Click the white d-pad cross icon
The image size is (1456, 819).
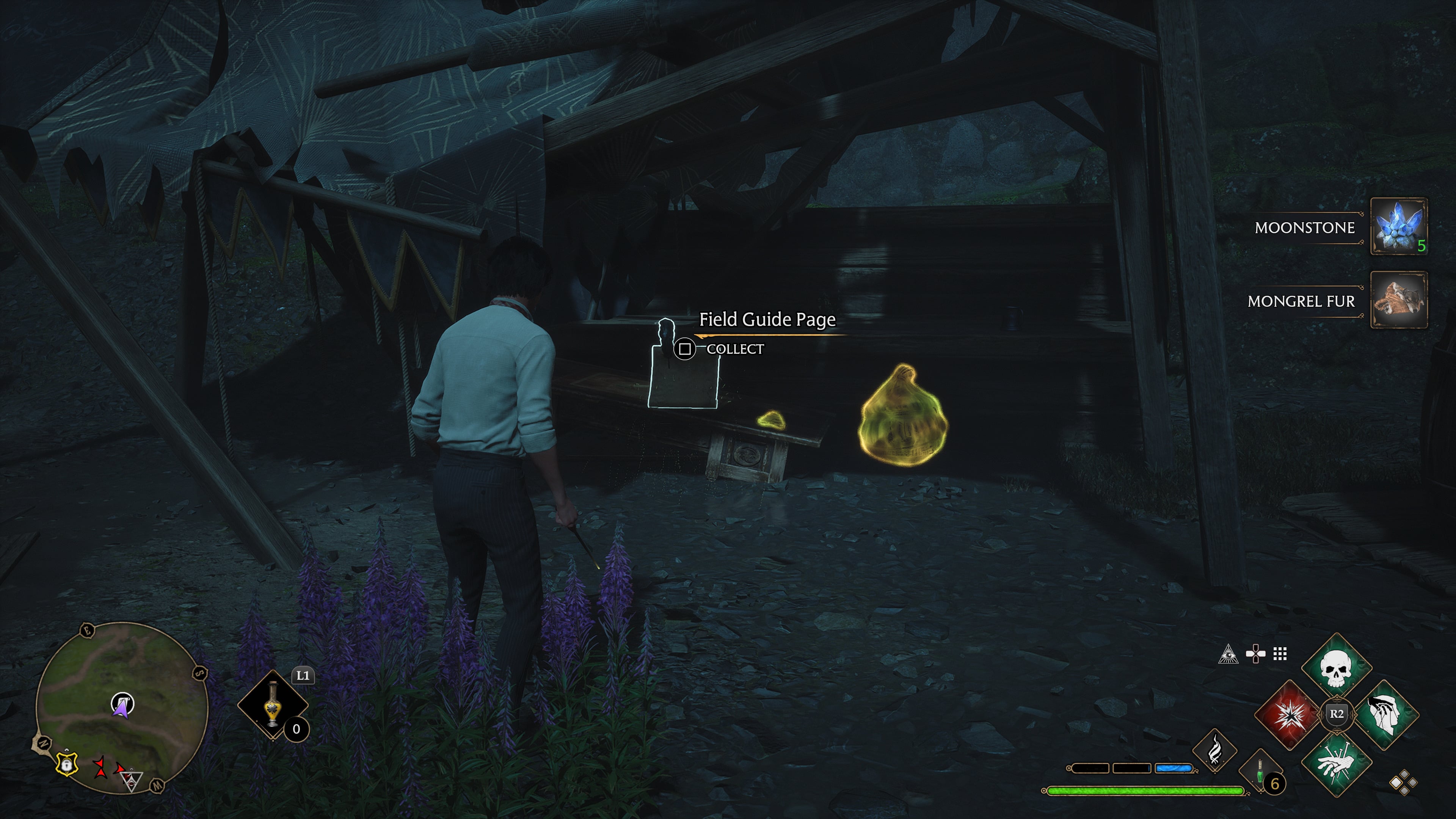(x=1255, y=654)
